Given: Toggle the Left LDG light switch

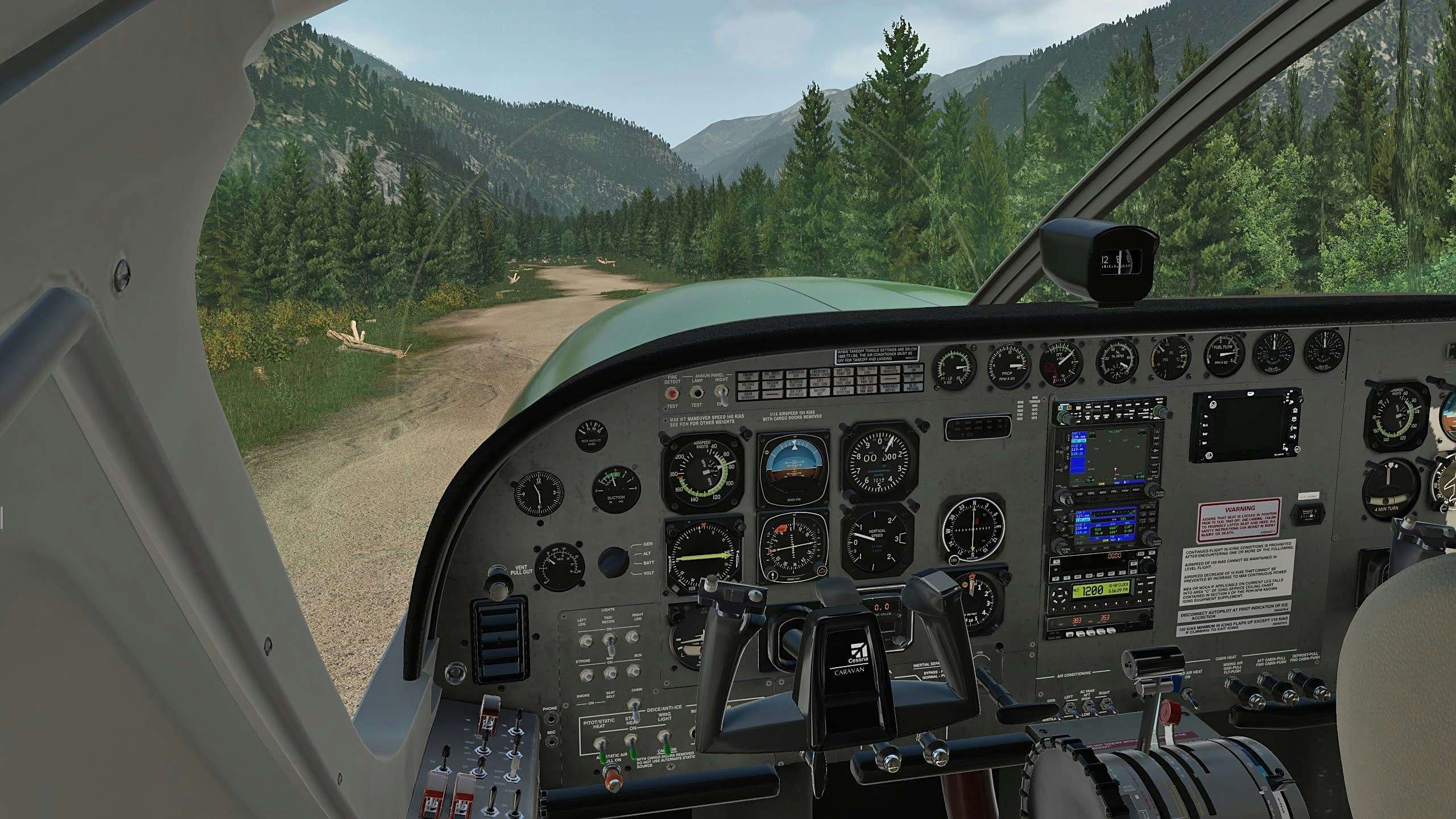Looking at the screenshot, I should click(585, 642).
